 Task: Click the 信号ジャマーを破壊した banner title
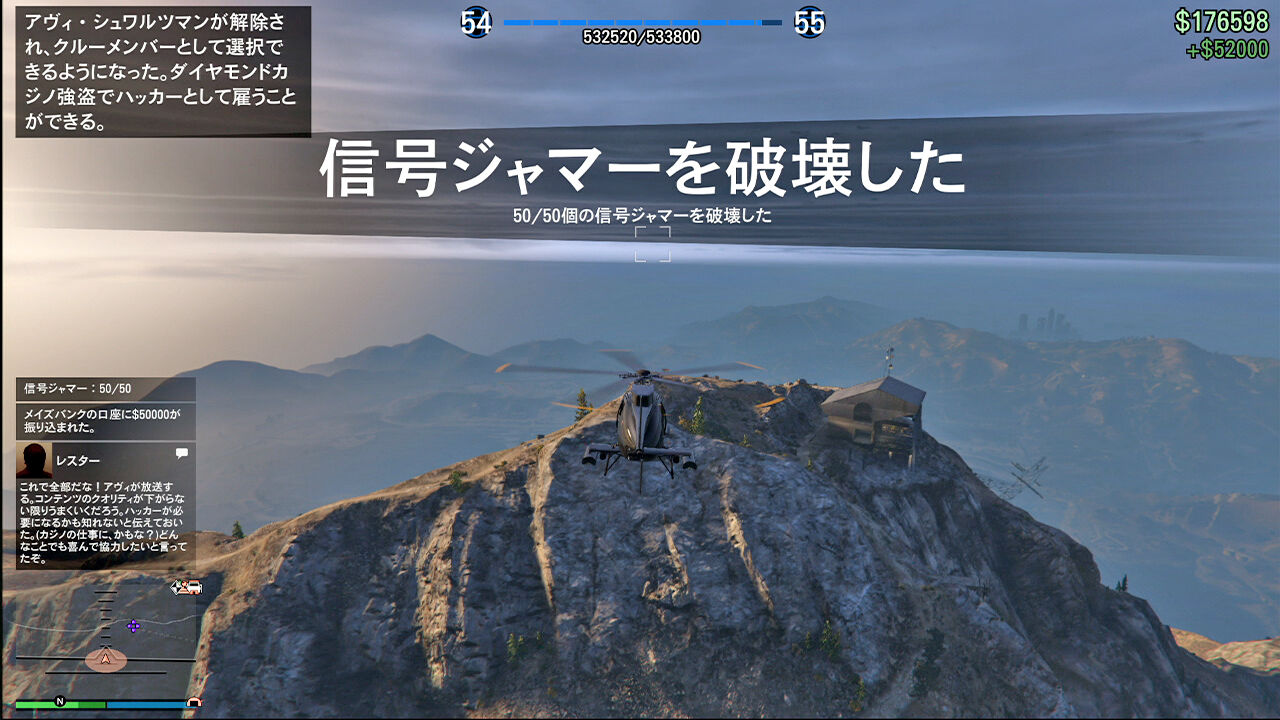640,168
